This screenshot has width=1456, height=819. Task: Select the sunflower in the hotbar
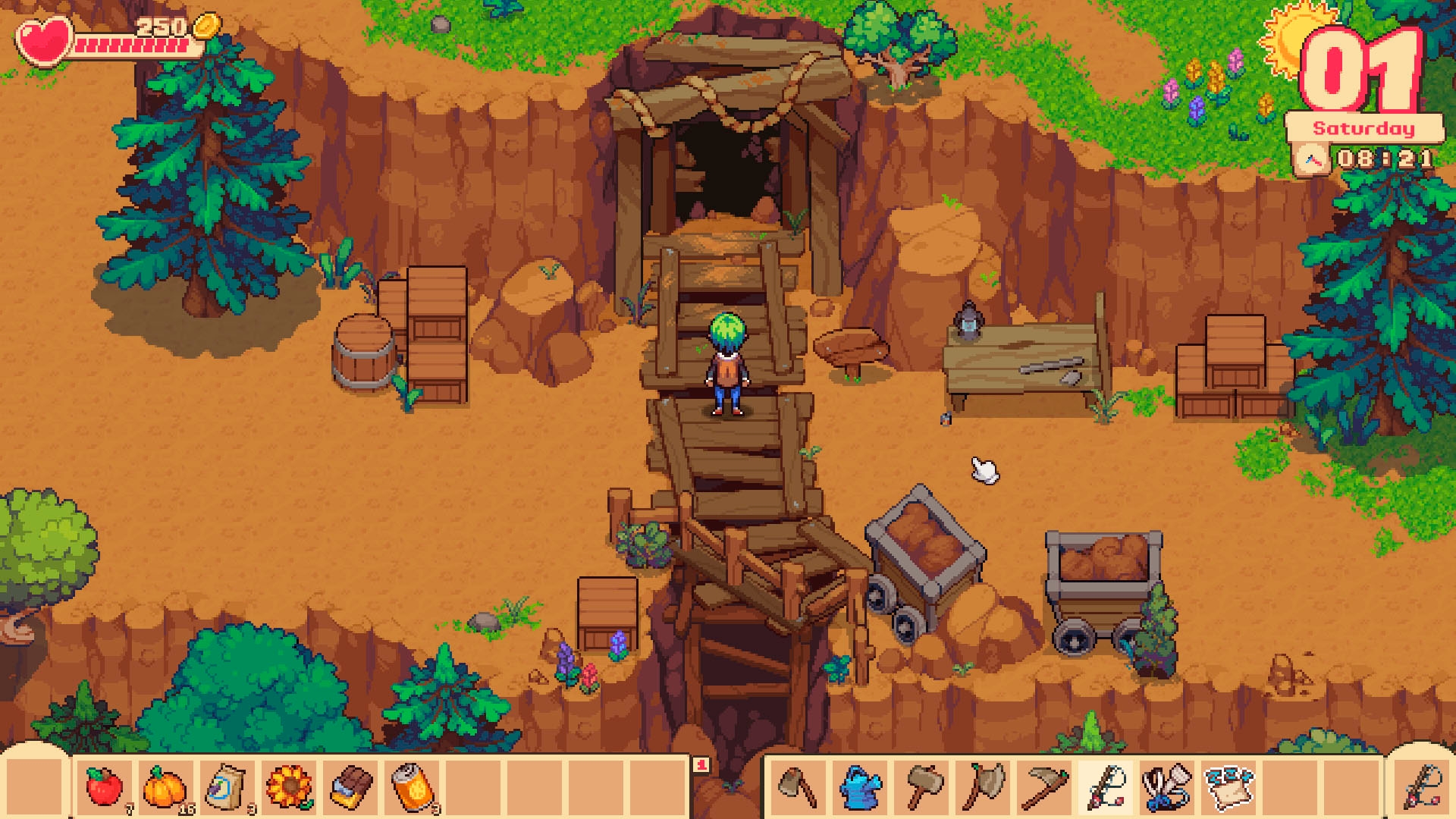pos(289,786)
